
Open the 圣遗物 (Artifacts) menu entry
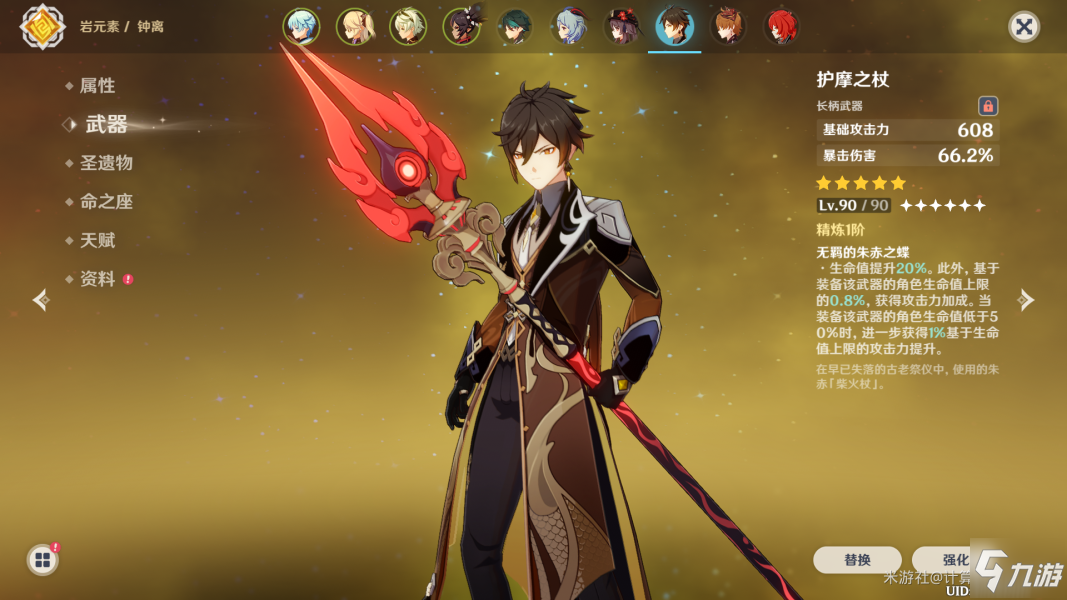106,163
